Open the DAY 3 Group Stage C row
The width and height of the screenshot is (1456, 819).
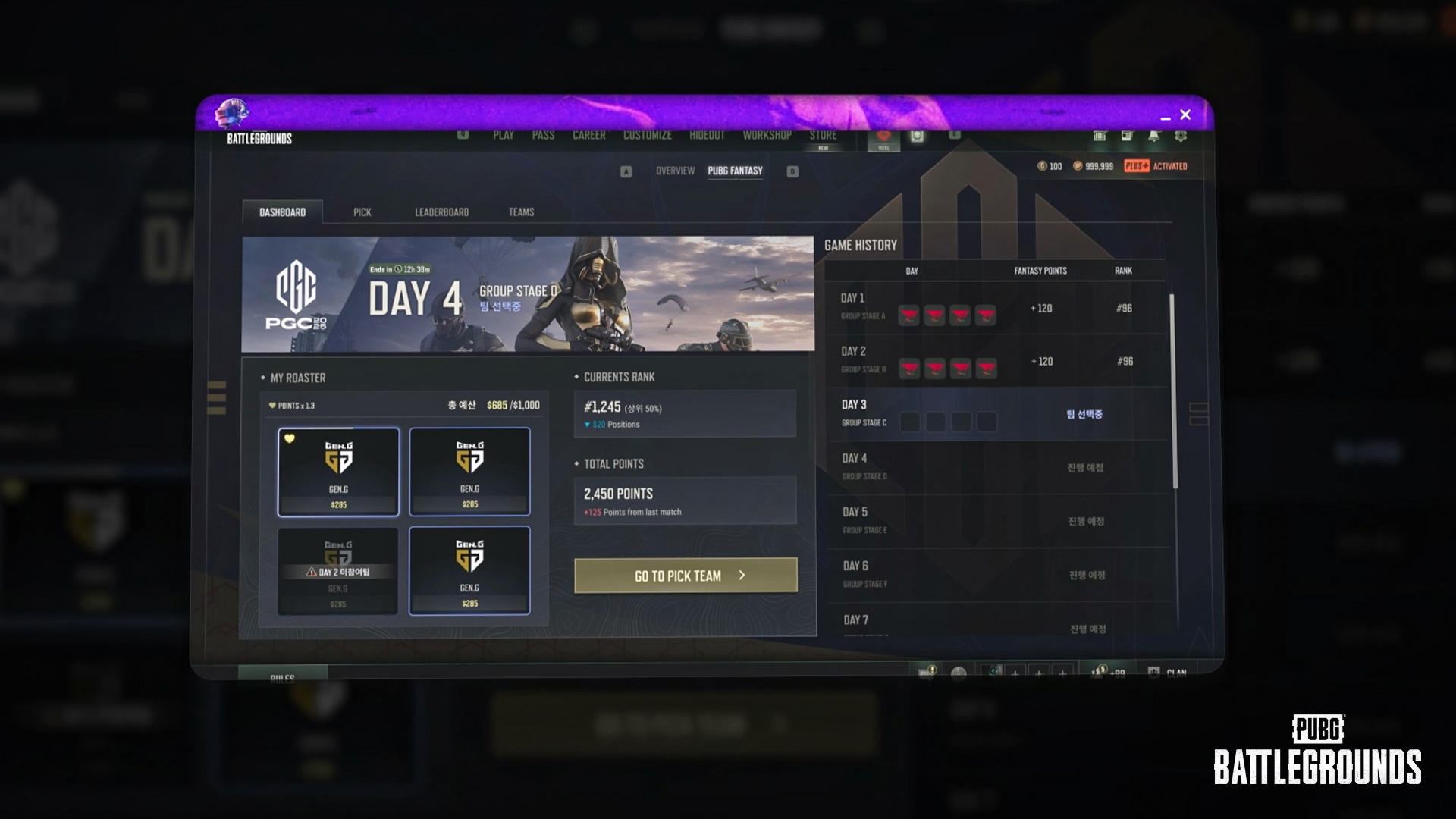coord(993,414)
